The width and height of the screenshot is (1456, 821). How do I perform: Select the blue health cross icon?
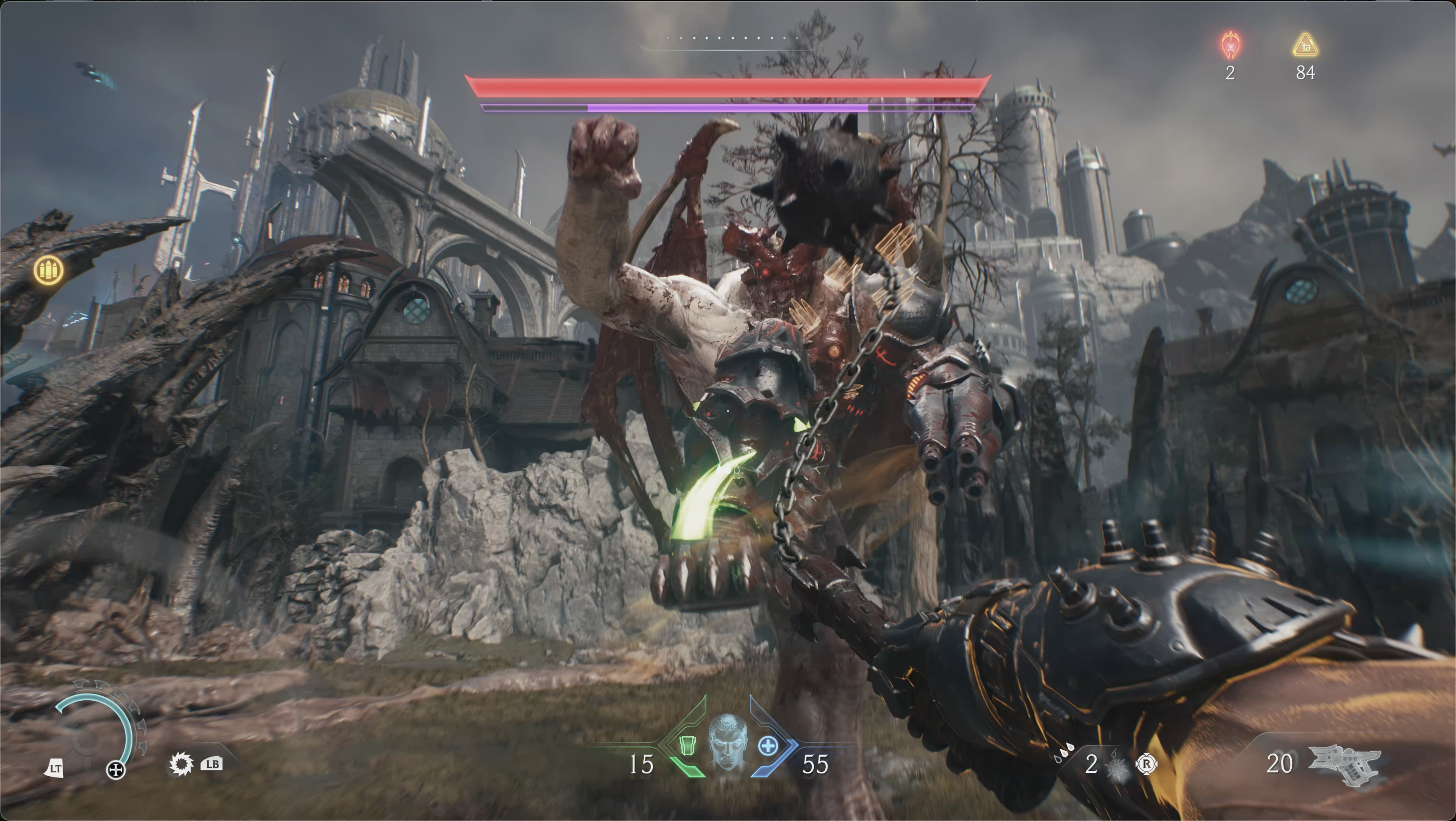point(767,746)
